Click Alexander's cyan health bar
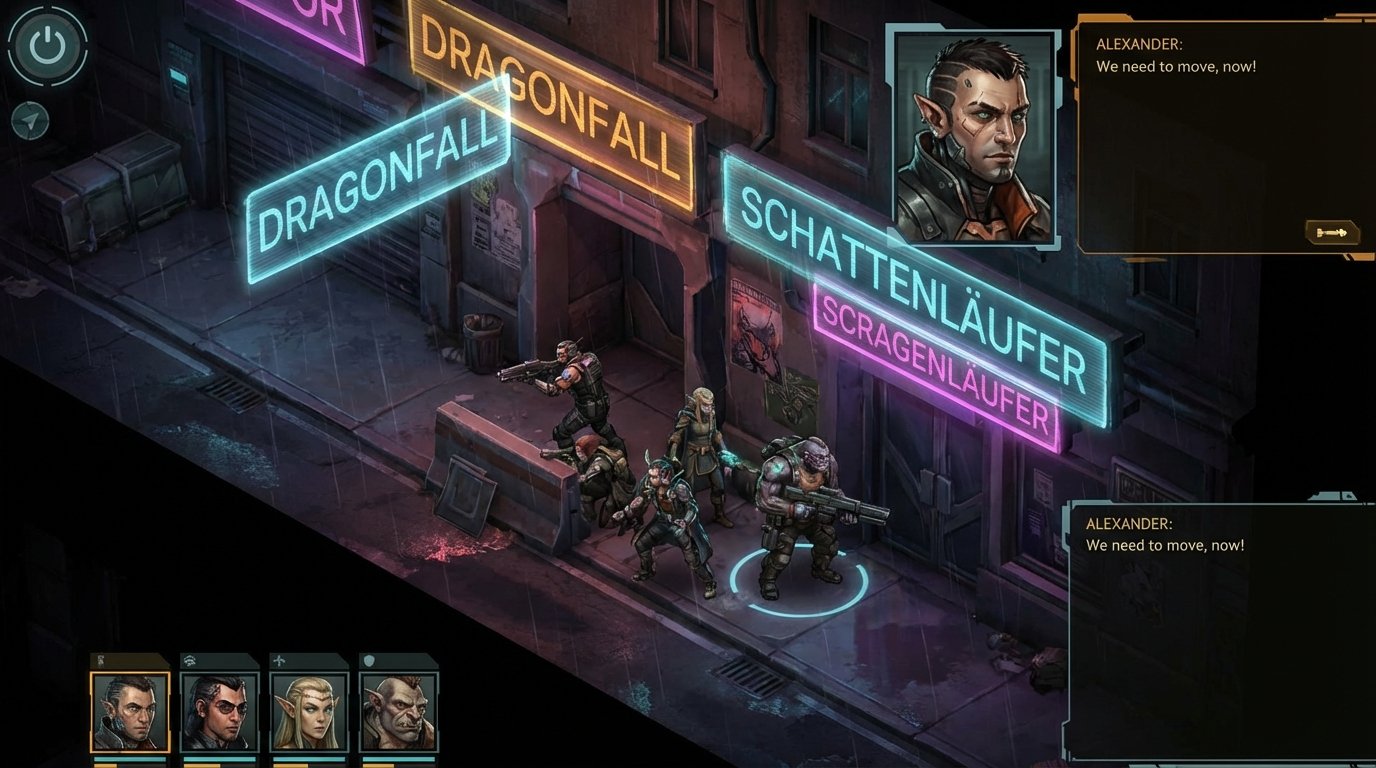1376x768 pixels. click(x=130, y=759)
